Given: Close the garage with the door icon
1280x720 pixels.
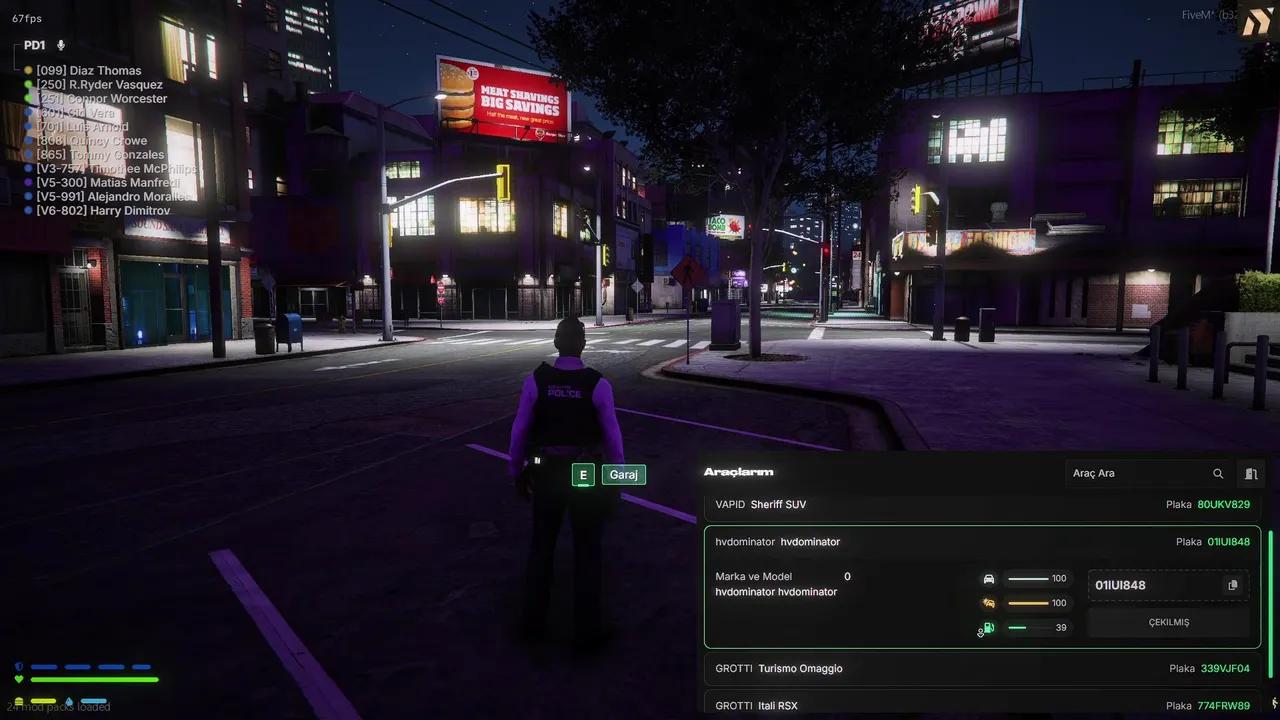Looking at the screenshot, I should click(1250, 473).
